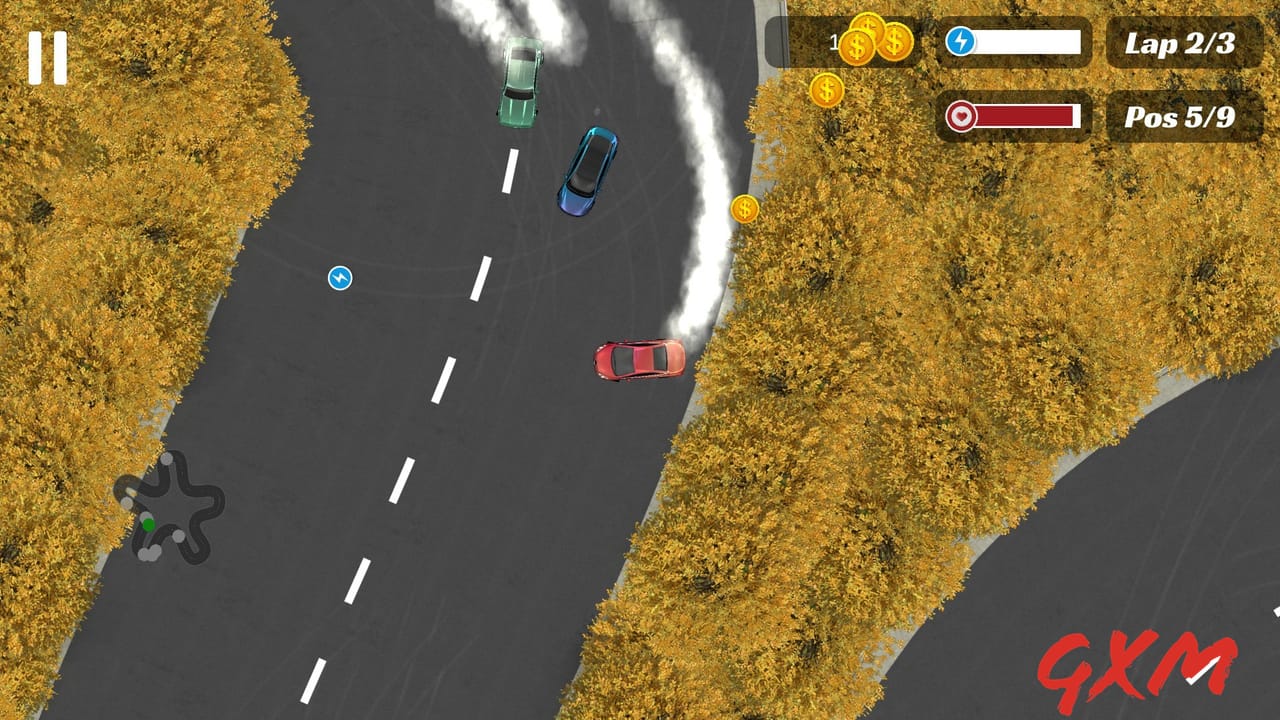Select the red player car
This screenshot has width=1280, height=720.
pos(637,362)
